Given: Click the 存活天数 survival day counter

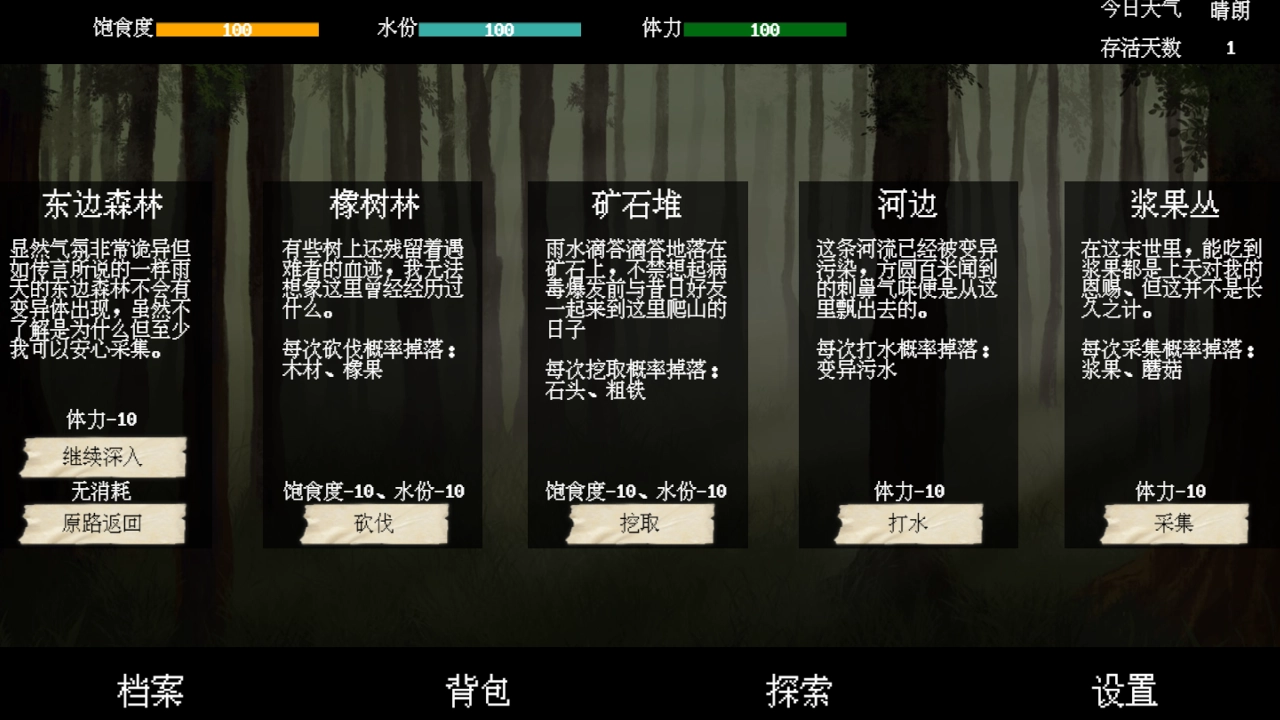Looking at the screenshot, I should [1140, 47].
